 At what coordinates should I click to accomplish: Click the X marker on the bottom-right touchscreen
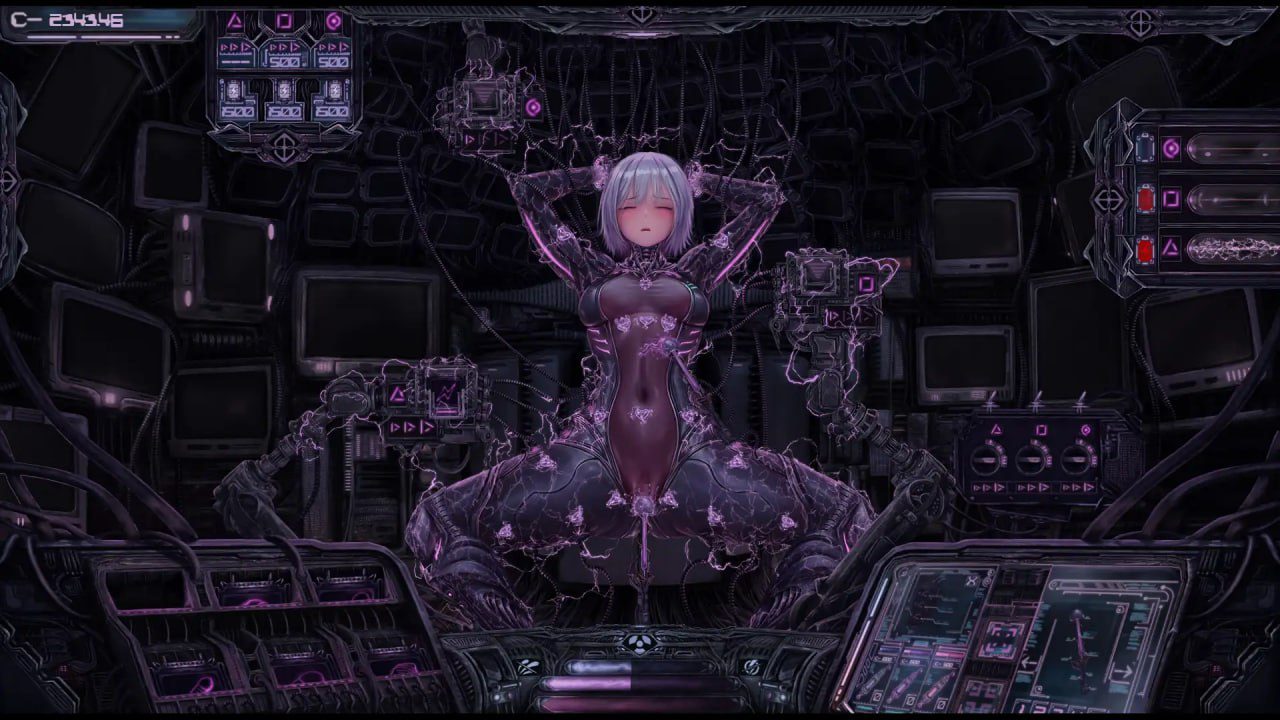(x=971, y=581)
